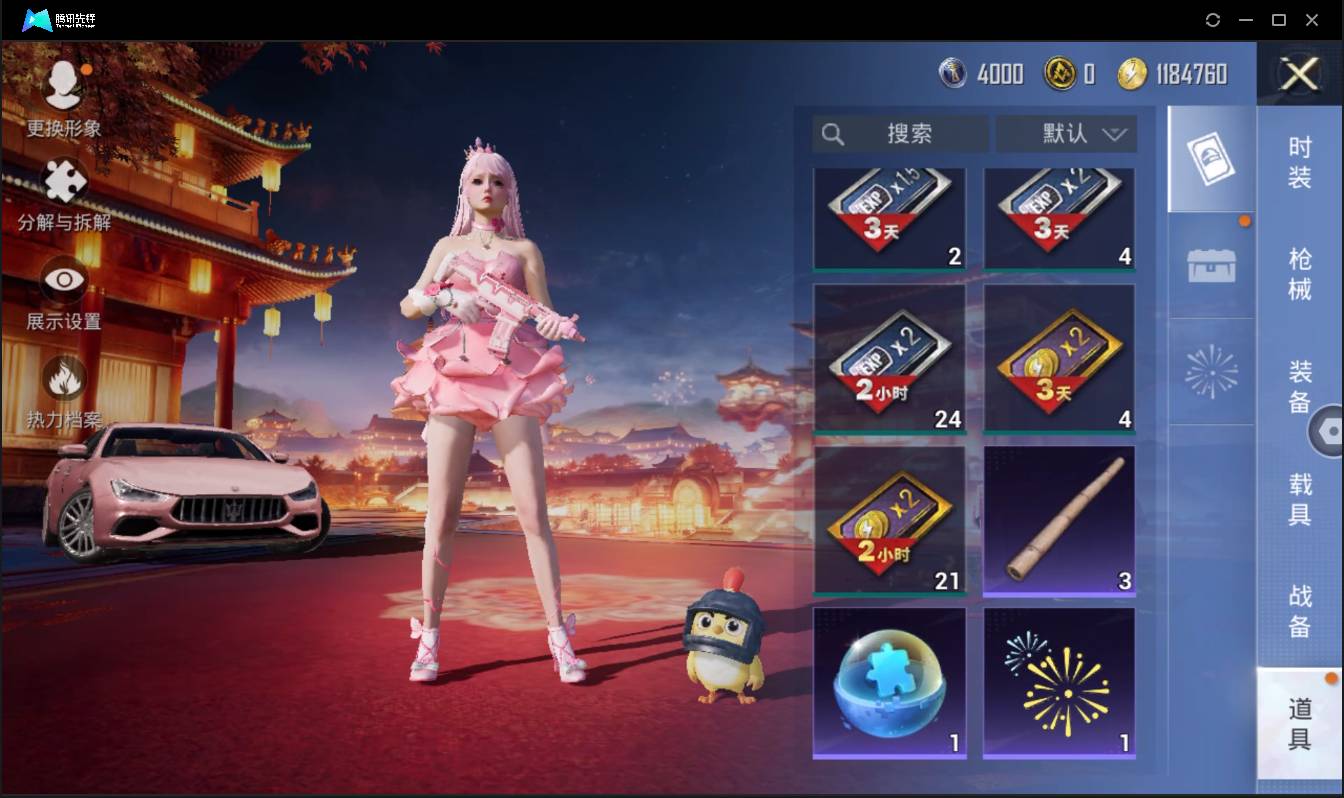Open the 默认 sorting dropdown
1344x798 pixels.
pyautogui.click(x=1064, y=134)
